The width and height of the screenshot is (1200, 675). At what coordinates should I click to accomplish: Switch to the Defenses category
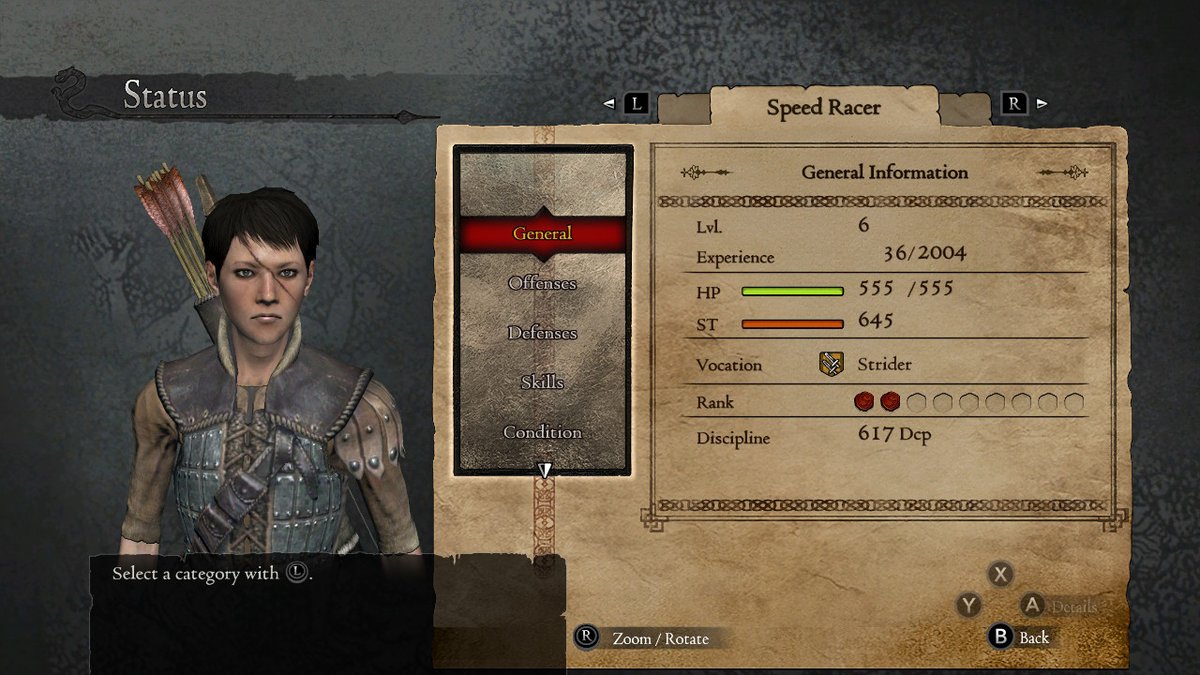pyautogui.click(x=543, y=333)
